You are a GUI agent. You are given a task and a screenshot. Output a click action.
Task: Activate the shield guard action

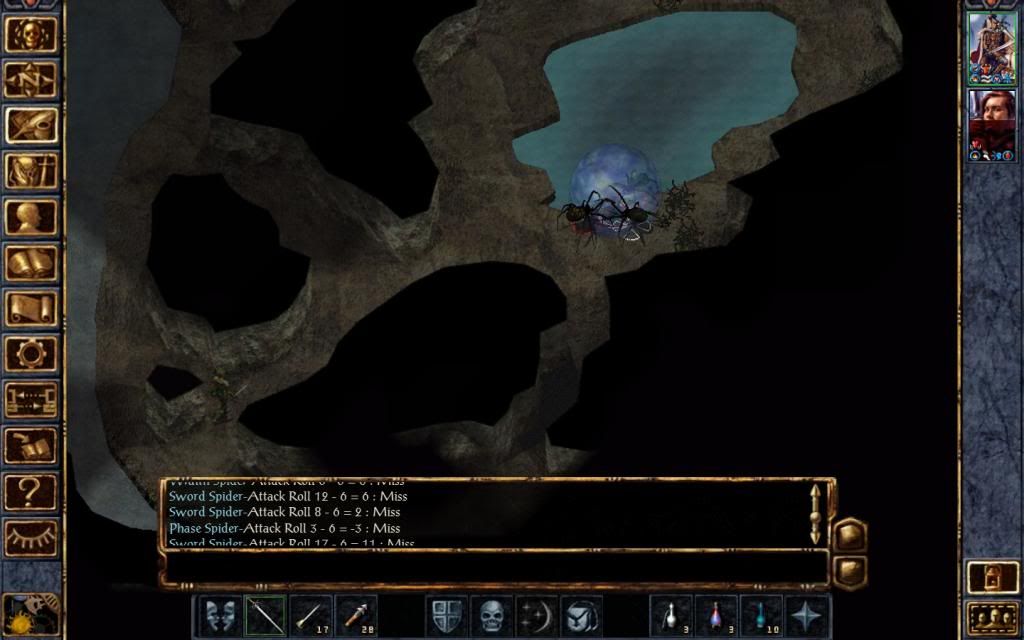[447, 615]
